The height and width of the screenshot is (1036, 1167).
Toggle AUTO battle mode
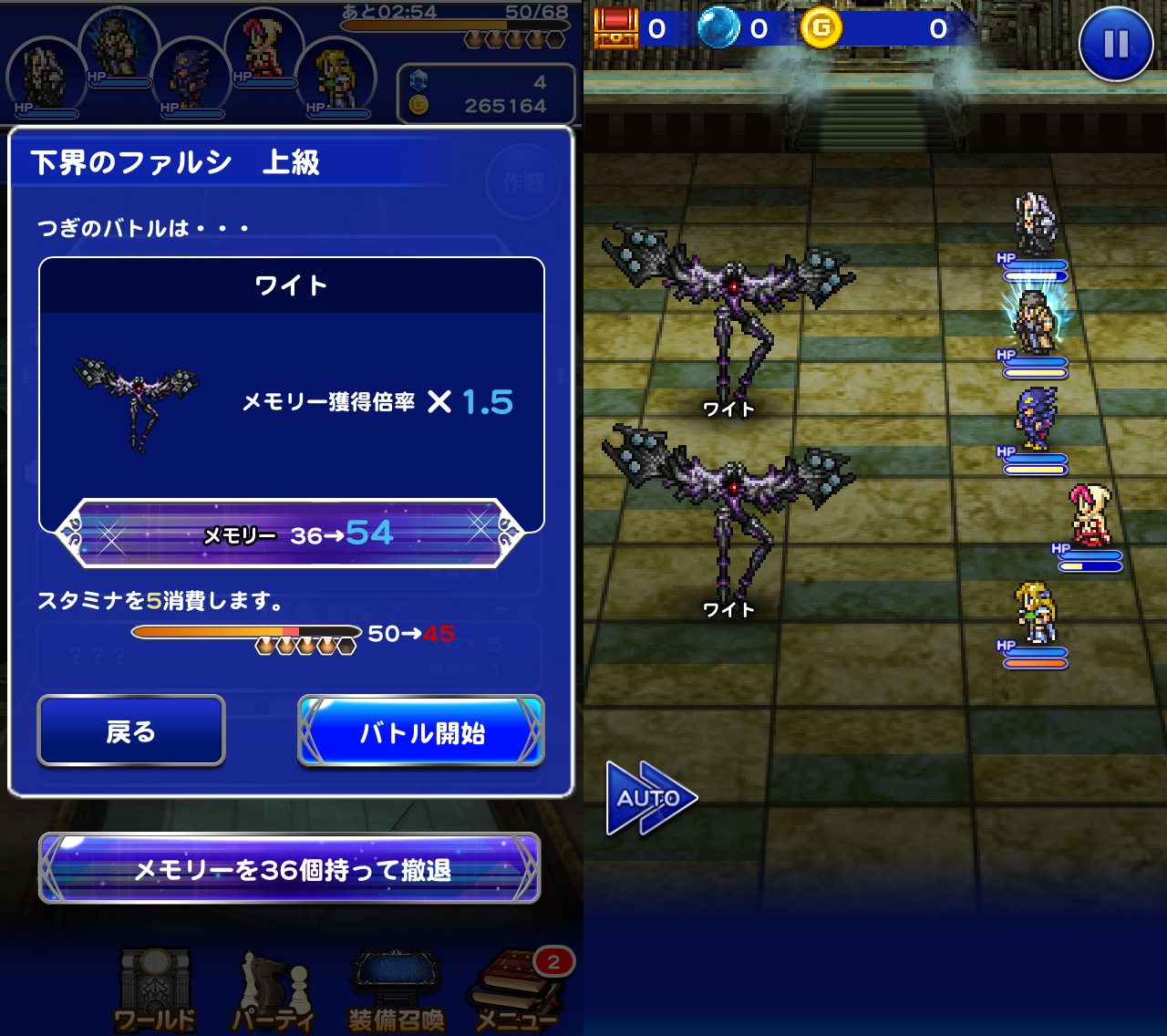click(x=649, y=798)
